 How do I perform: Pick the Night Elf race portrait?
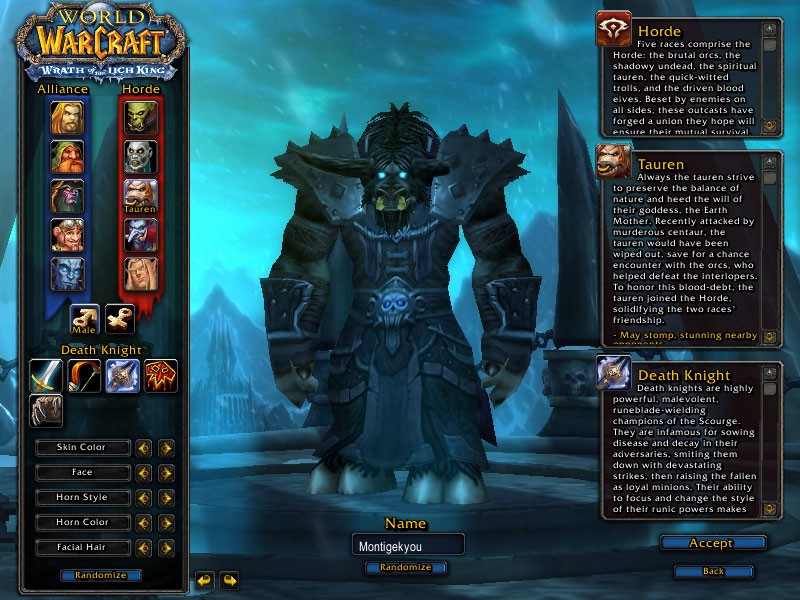pos(68,196)
